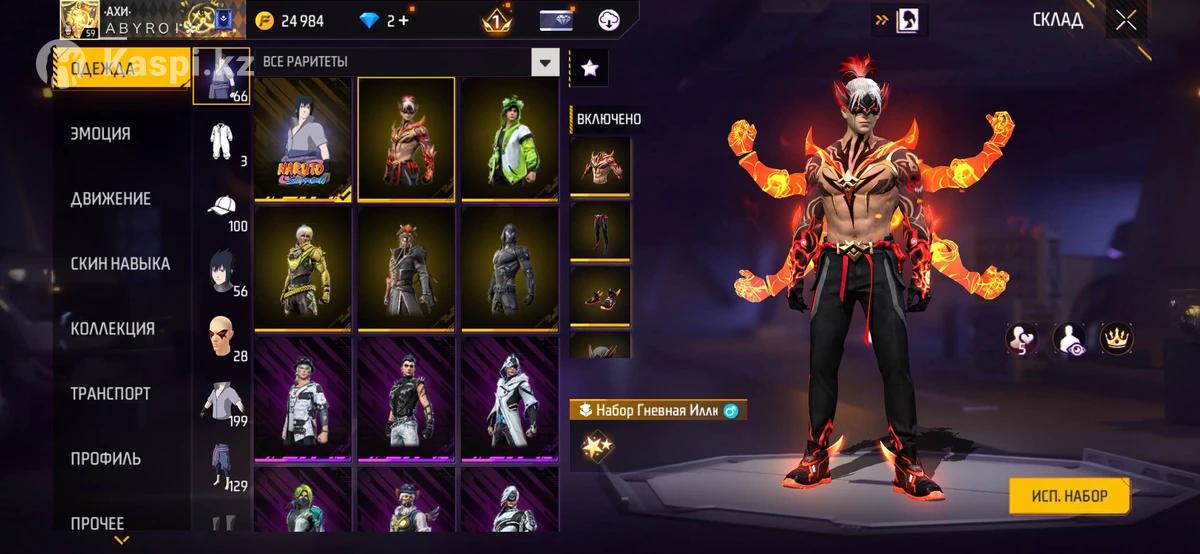Viewport: 1200px width, 554px height.
Task: Open the gold coins balance
Action: 288,21
